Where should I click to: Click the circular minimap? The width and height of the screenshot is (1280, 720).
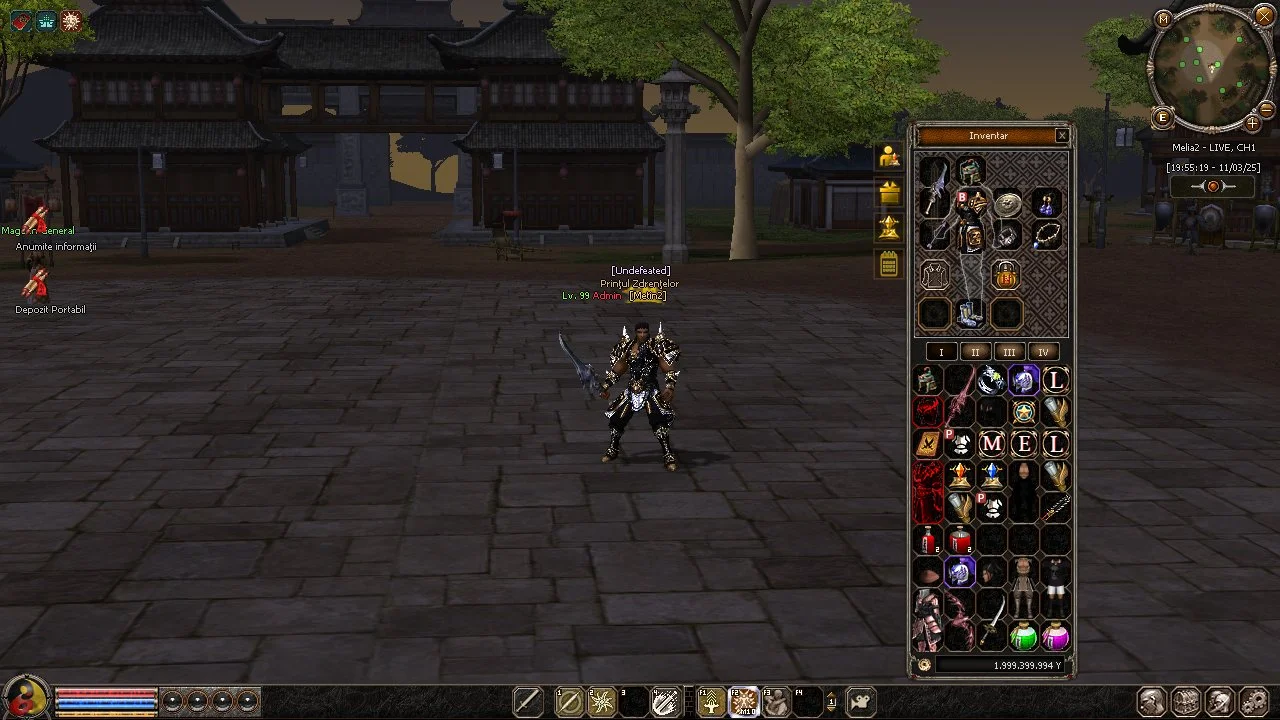1211,66
